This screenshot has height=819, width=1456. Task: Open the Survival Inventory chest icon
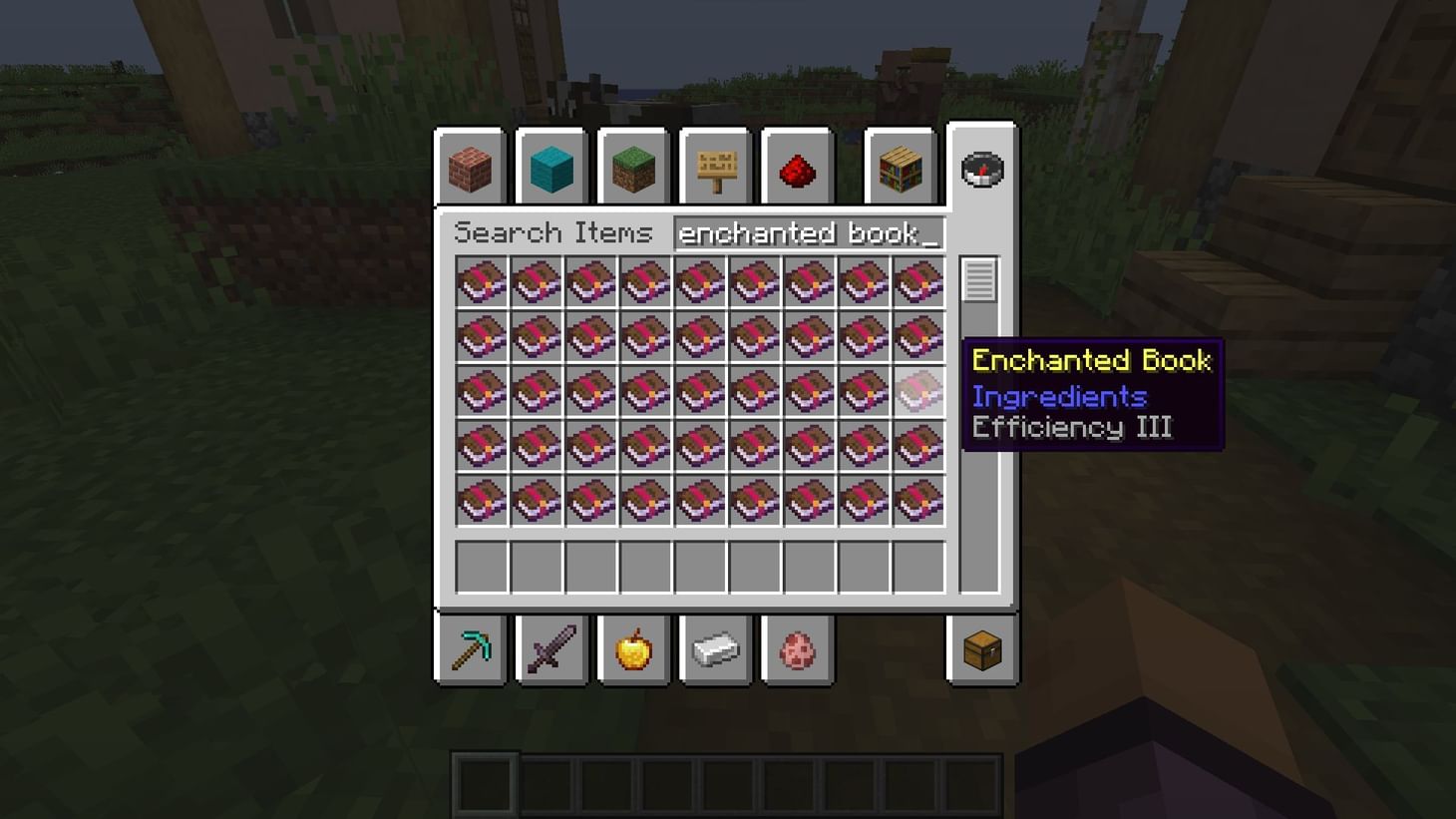click(x=981, y=649)
